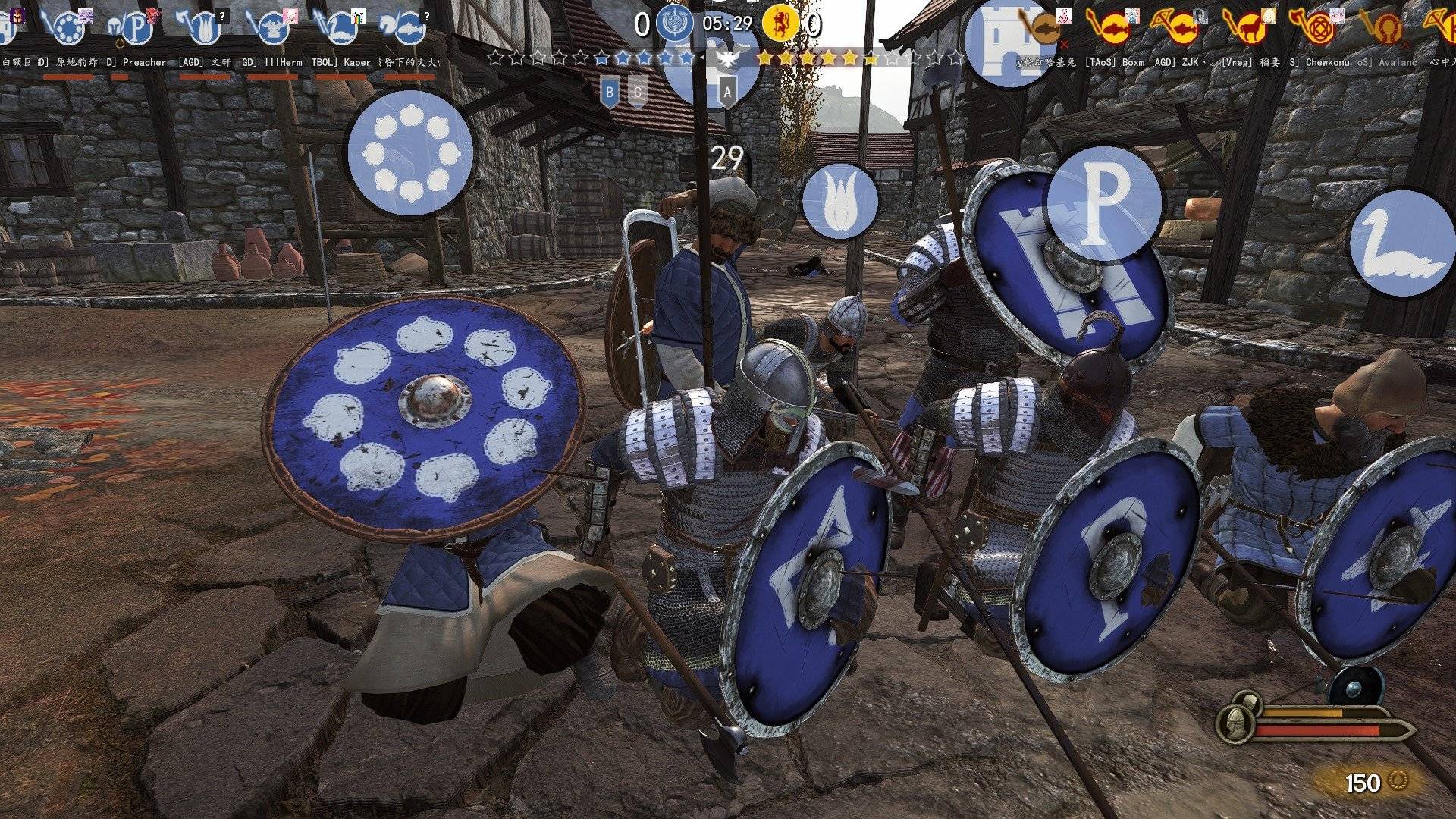Select the [AGD] 文轩 player entry
The height and width of the screenshot is (819, 1456).
205,30
